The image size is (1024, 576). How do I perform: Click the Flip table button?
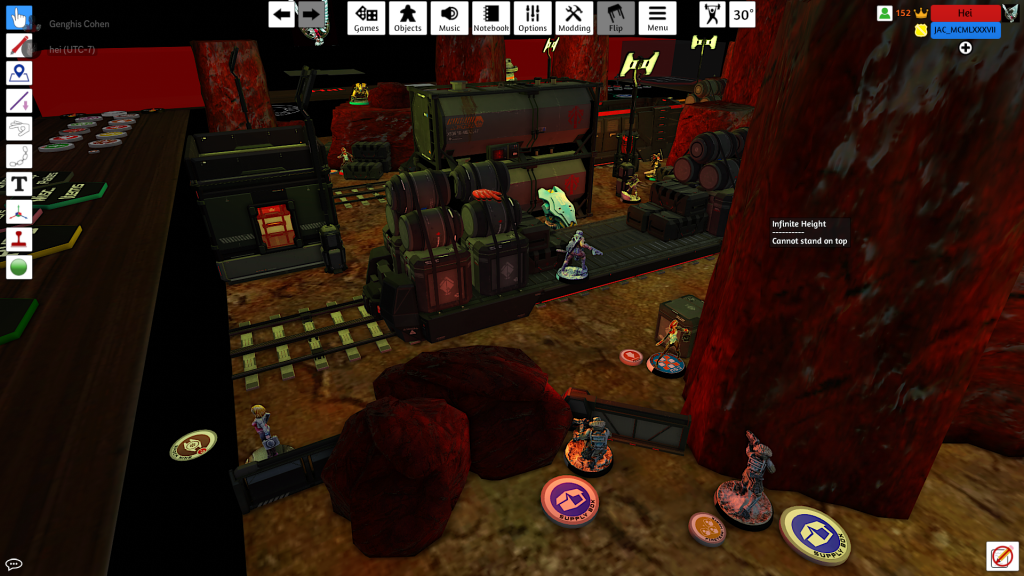(x=616, y=18)
